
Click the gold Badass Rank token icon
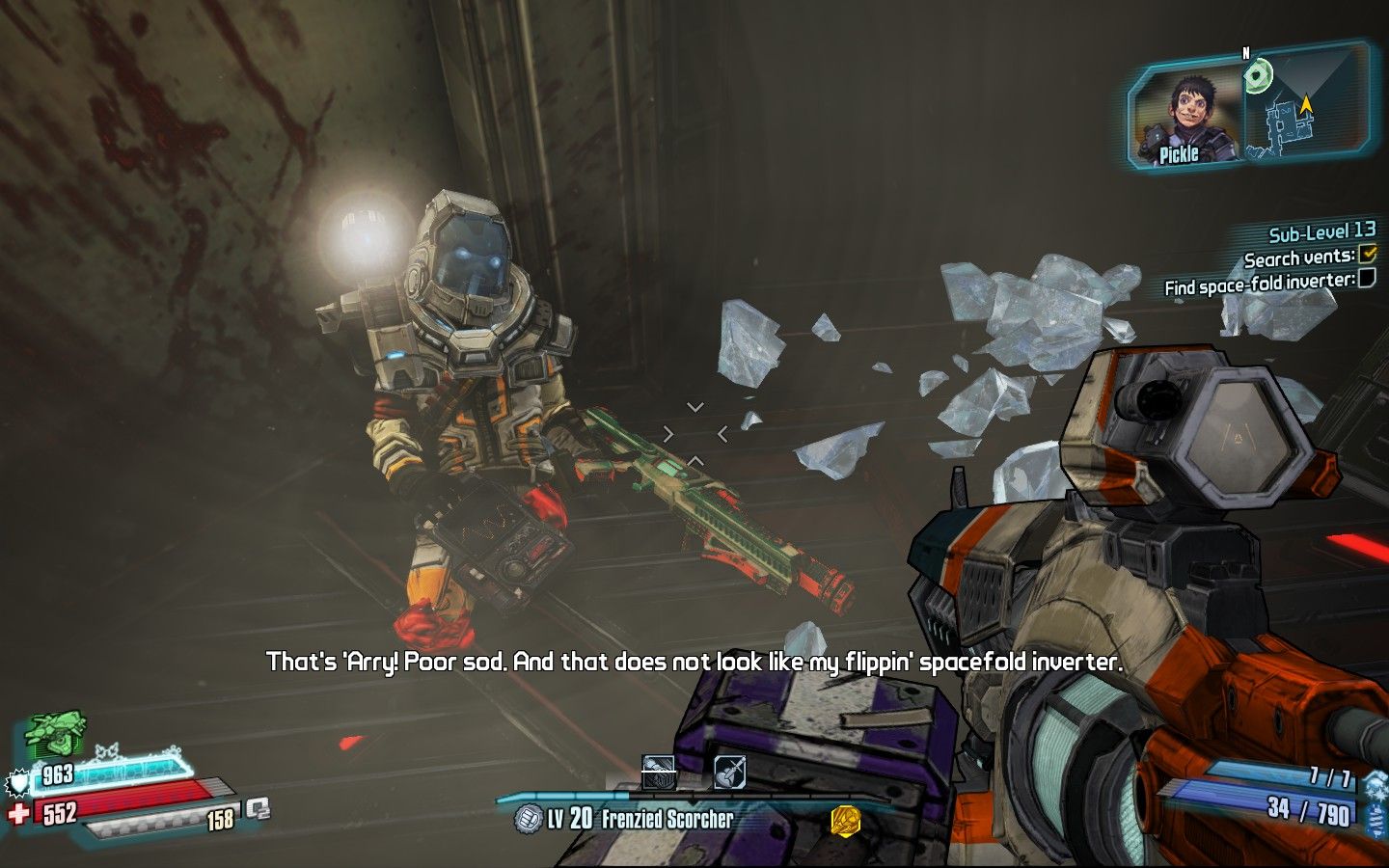[845, 820]
